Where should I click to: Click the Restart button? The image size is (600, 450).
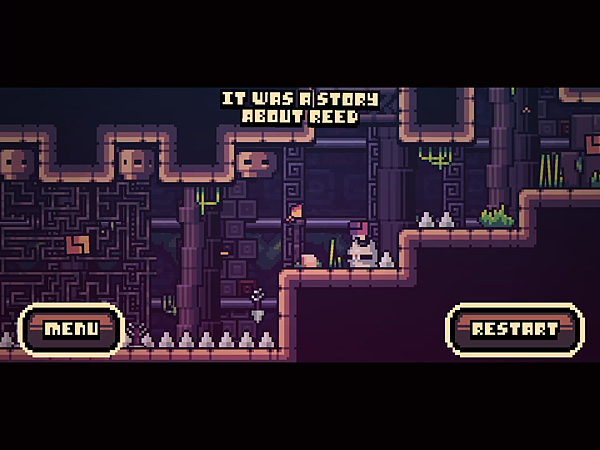515,329
